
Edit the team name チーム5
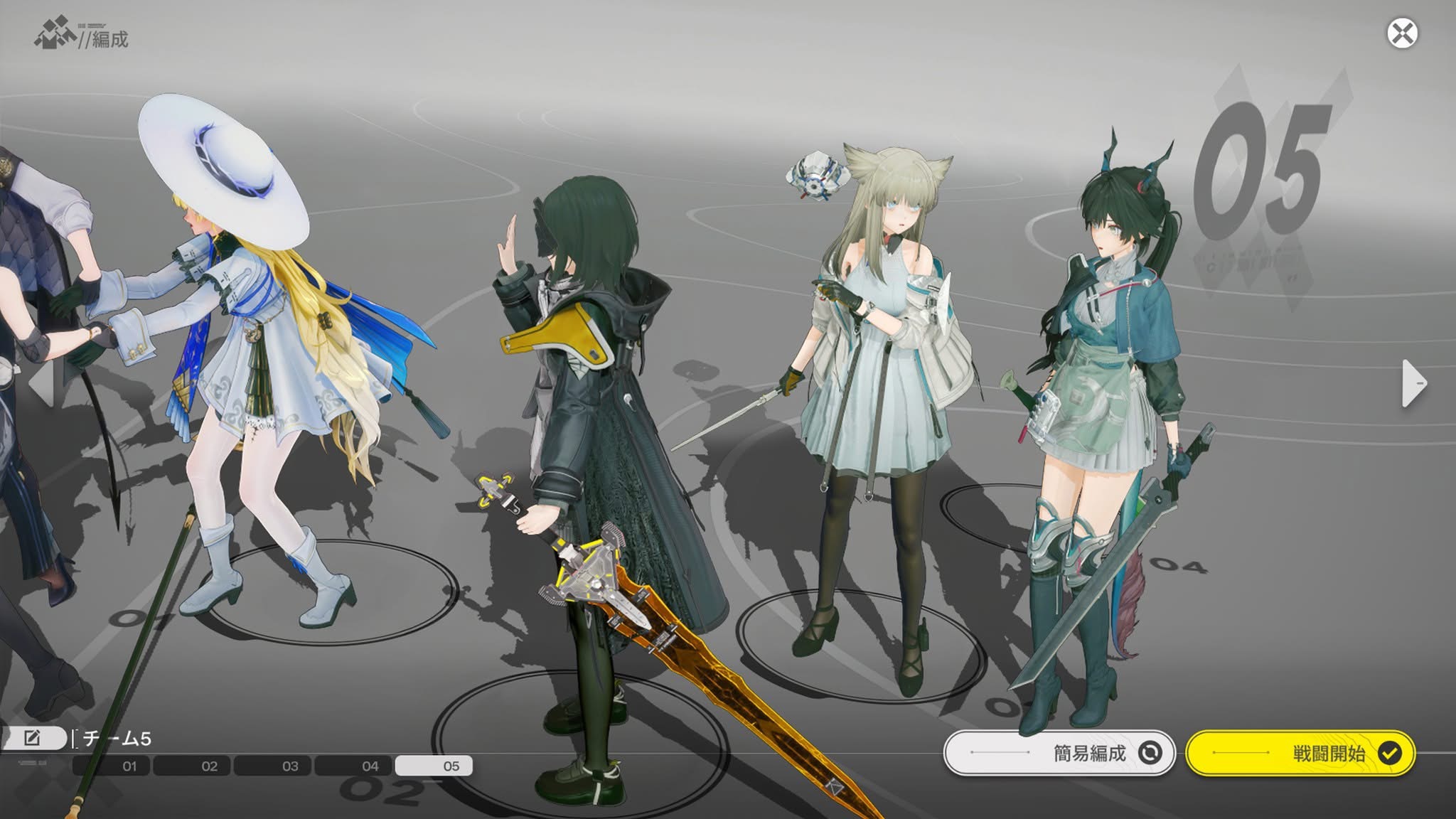point(32,738)
